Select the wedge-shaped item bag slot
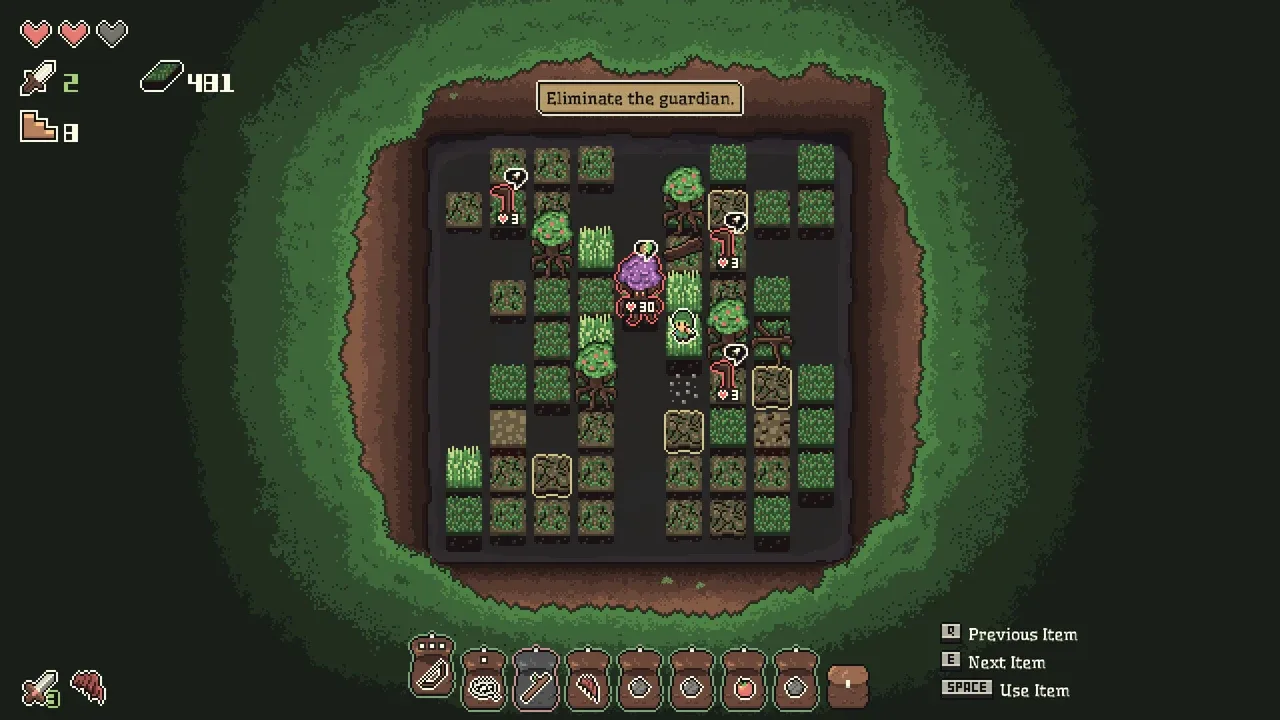 click(432, 672)
